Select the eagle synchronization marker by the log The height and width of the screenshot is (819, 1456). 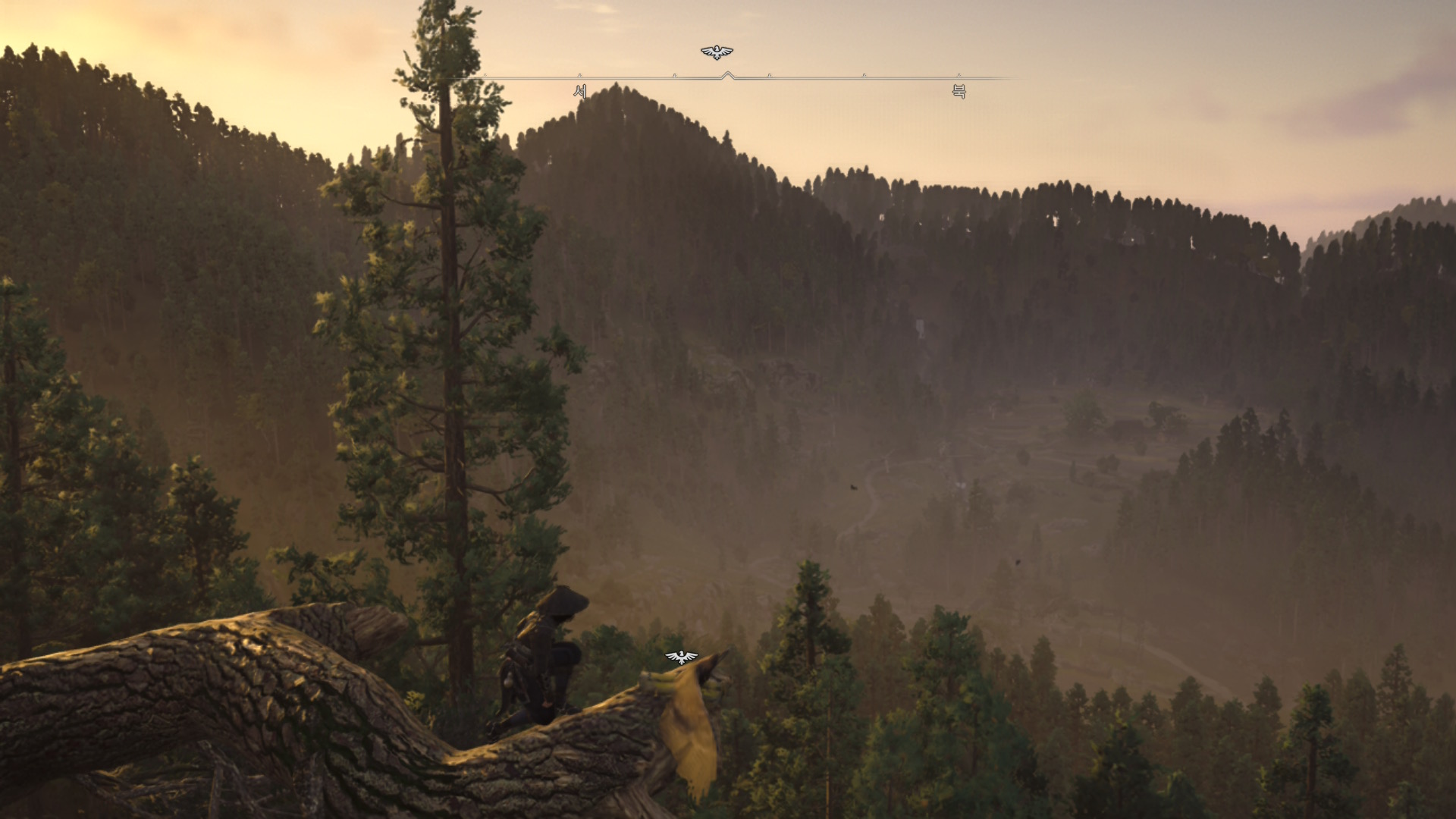(x=681, y=657)
